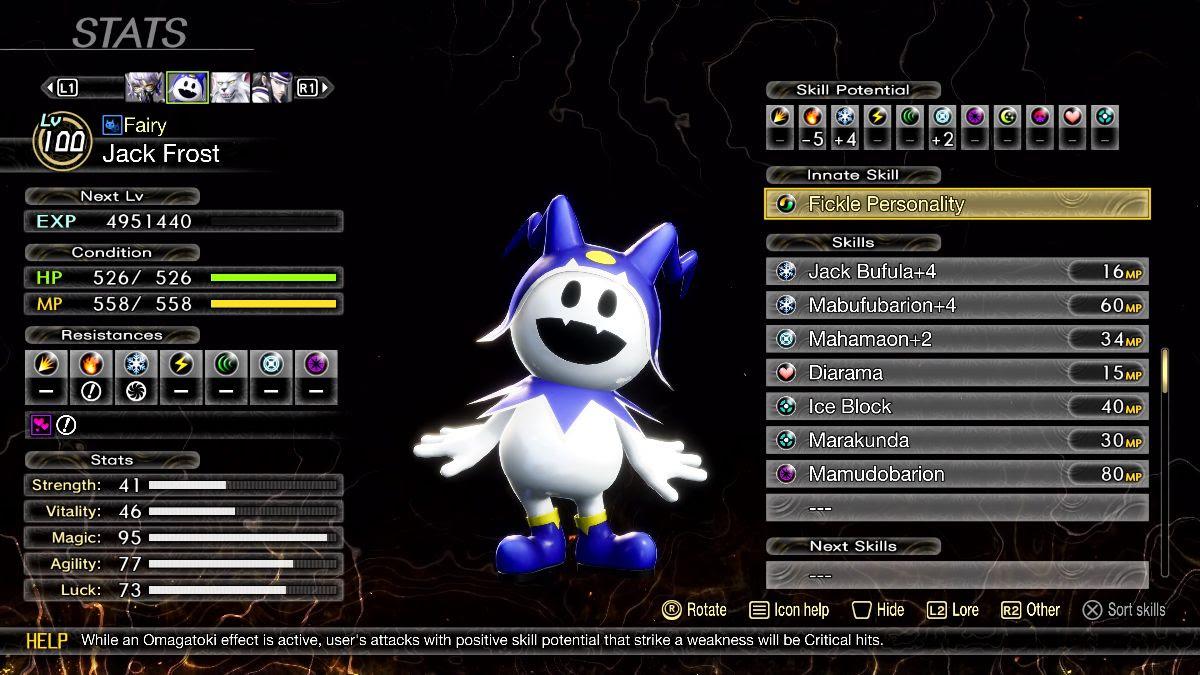This screenshot has width=1200, height=675.
Task: Click the ice skill potential icon showing +4
Action: (845, 117)
